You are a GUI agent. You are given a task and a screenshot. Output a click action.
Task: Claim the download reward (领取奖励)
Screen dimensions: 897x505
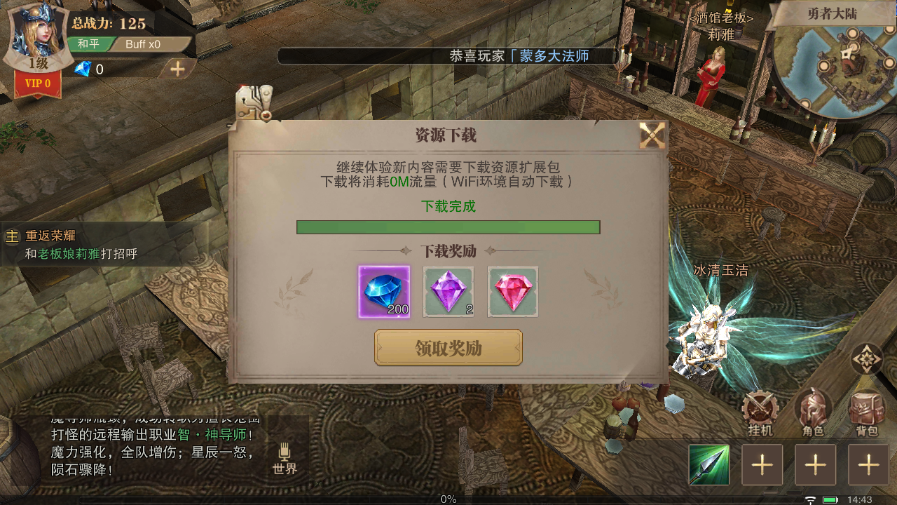tap(448, 348)
